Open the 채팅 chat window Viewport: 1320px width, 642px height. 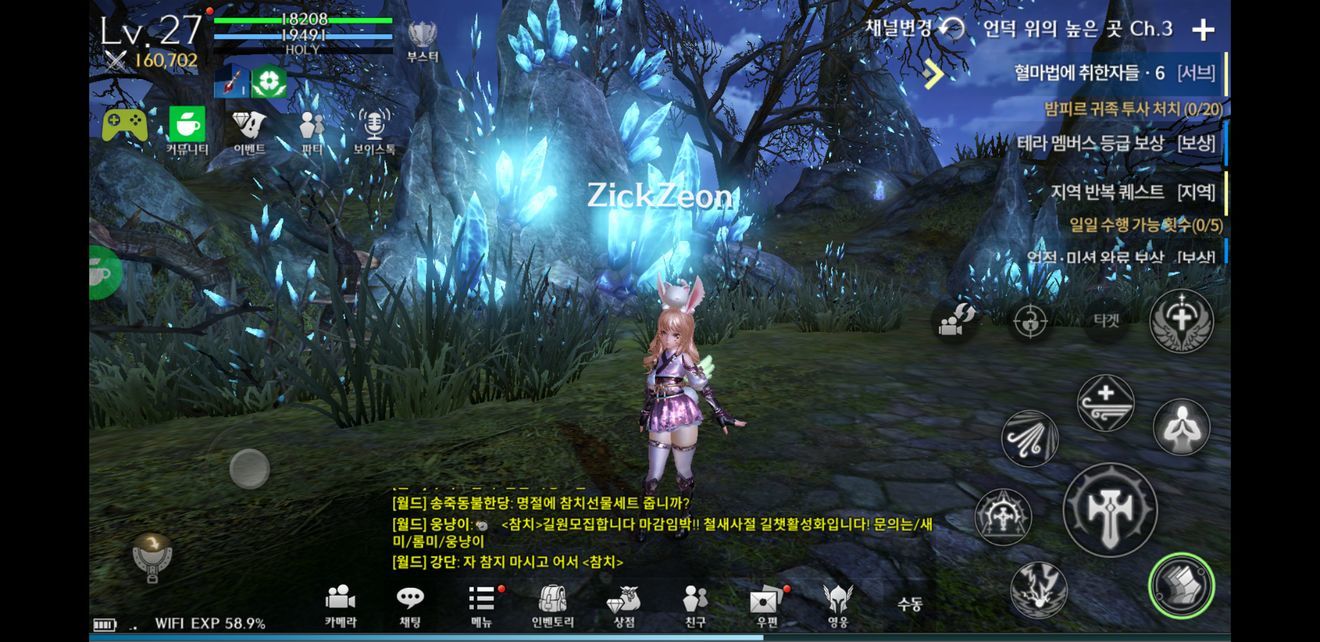click(410, 604)
